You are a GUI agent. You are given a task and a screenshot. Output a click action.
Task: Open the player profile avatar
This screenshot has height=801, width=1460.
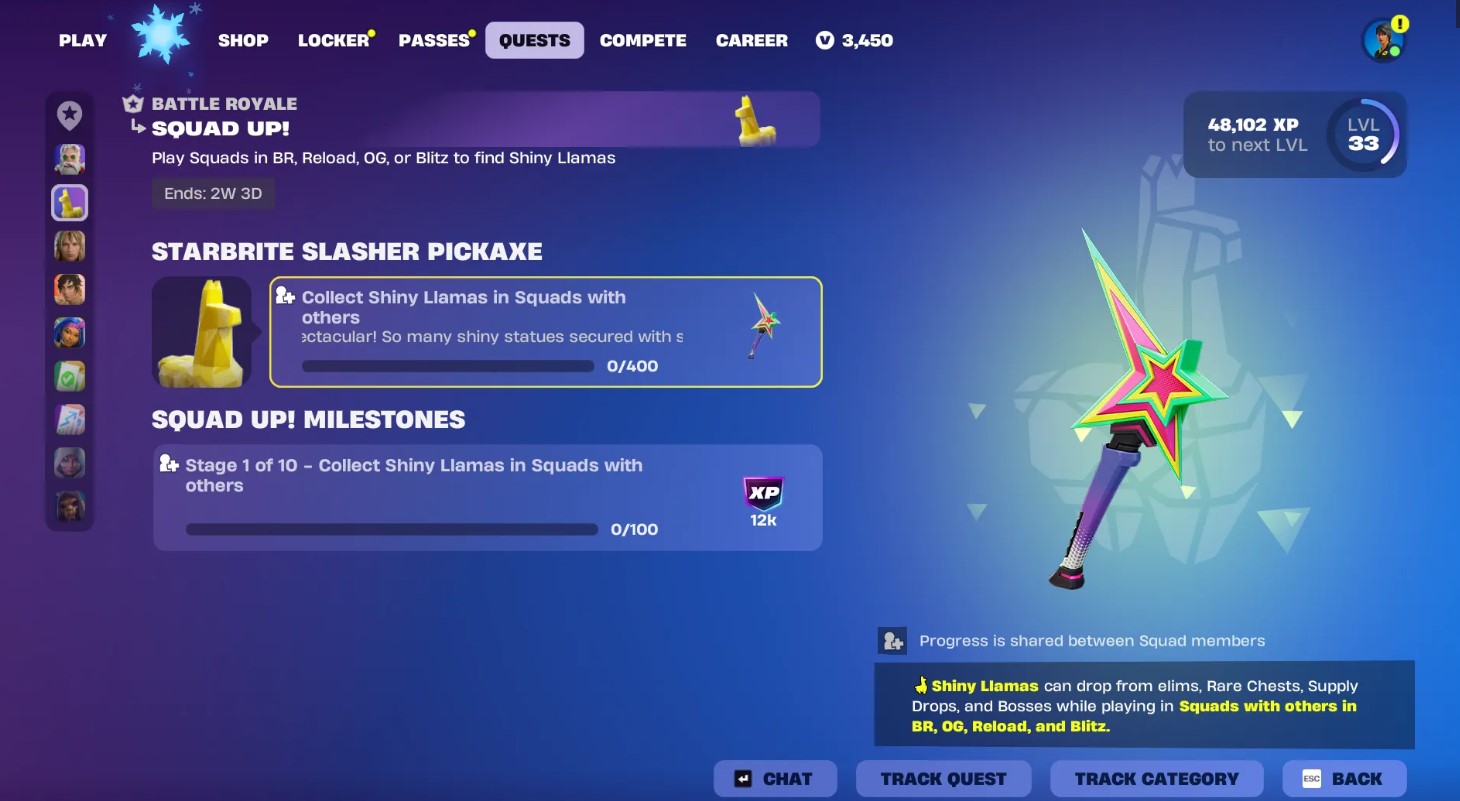coord(1383,41)
